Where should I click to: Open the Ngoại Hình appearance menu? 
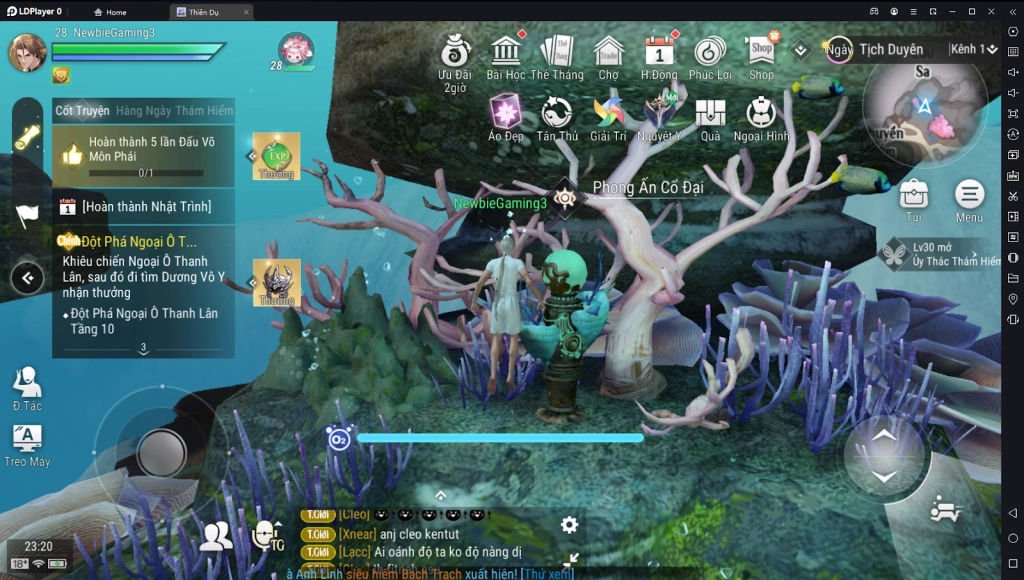tap(762, 114)
